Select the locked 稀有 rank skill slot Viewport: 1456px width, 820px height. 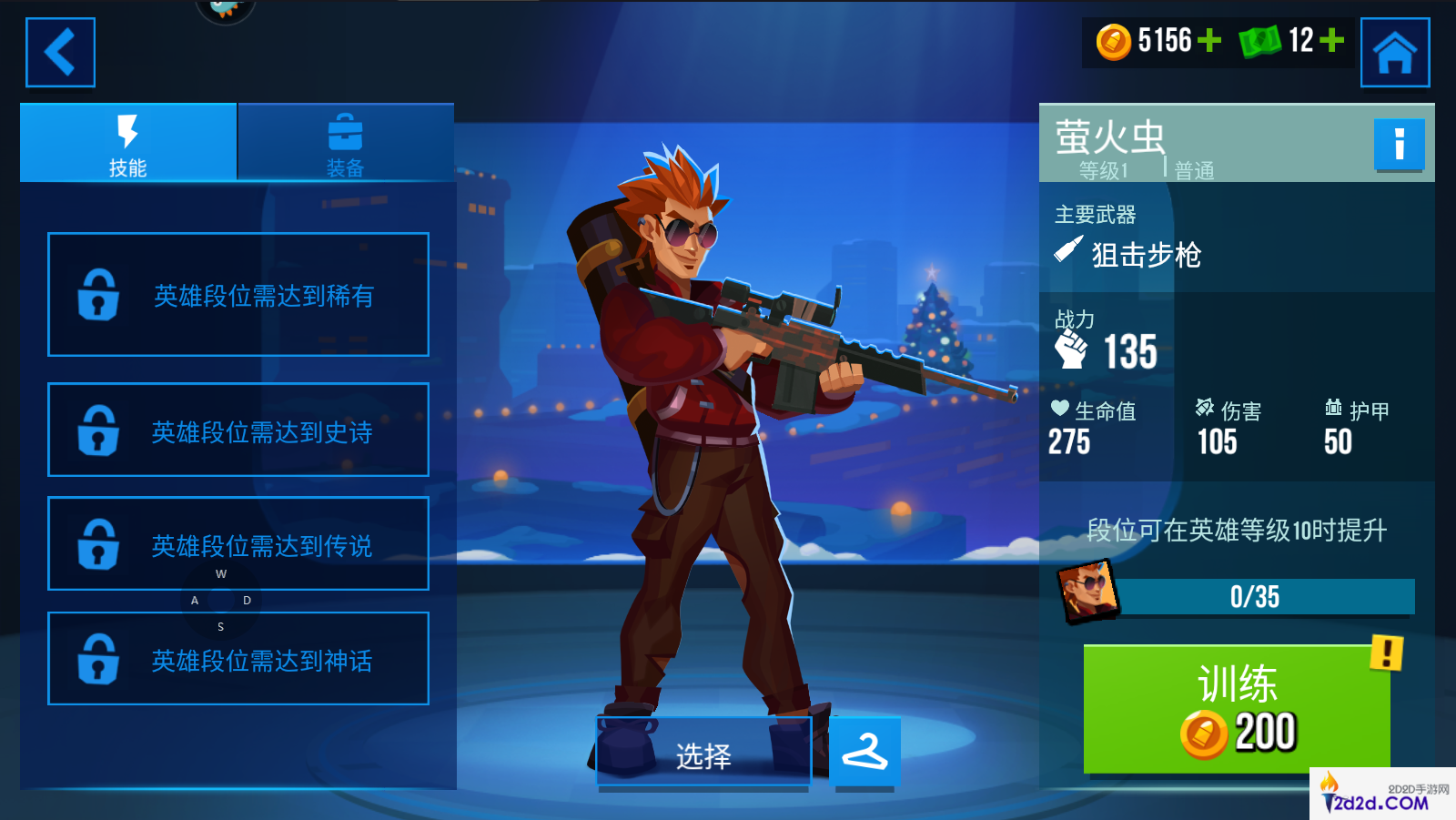(x=238, y=295)
